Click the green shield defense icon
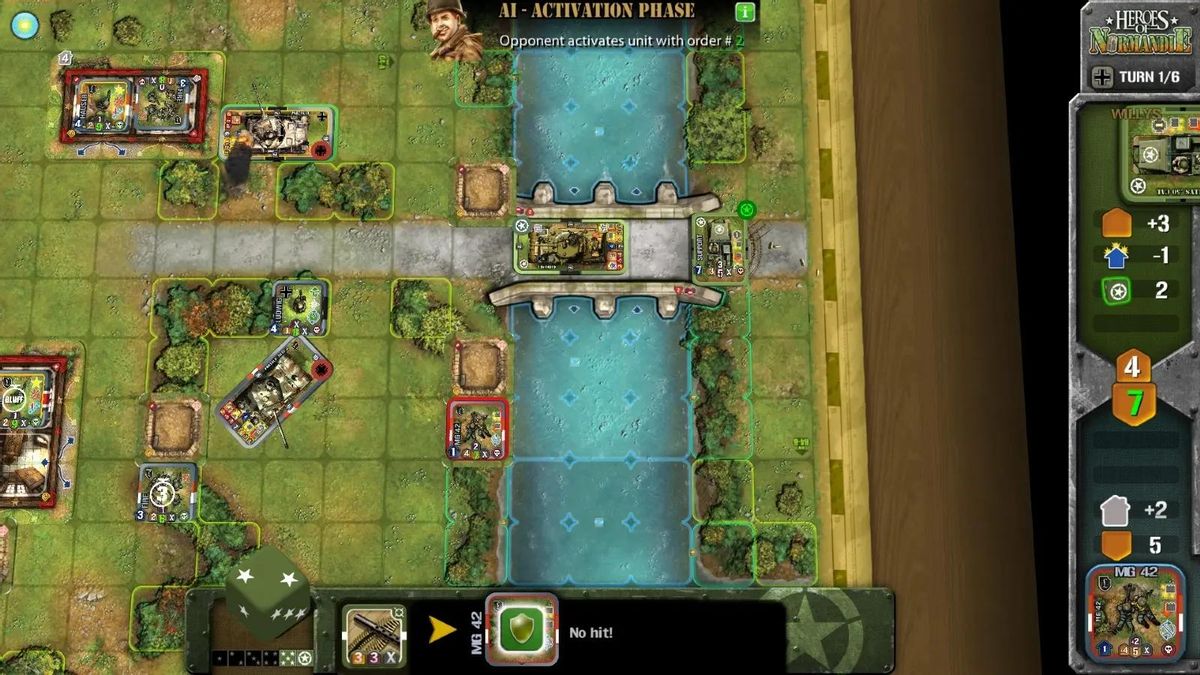The height and width of the screenshot is (675, 1200). click(521, 632)
